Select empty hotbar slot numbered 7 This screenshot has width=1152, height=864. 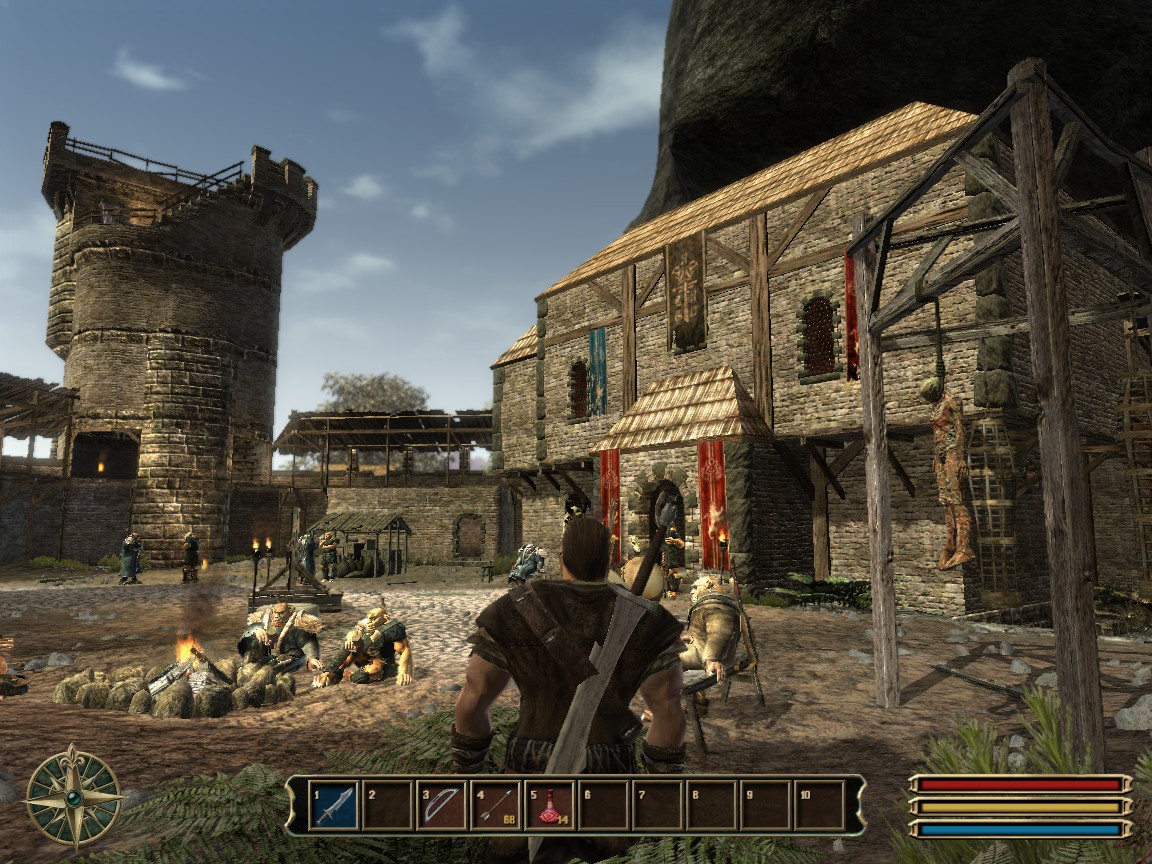[x=657, y=805]
